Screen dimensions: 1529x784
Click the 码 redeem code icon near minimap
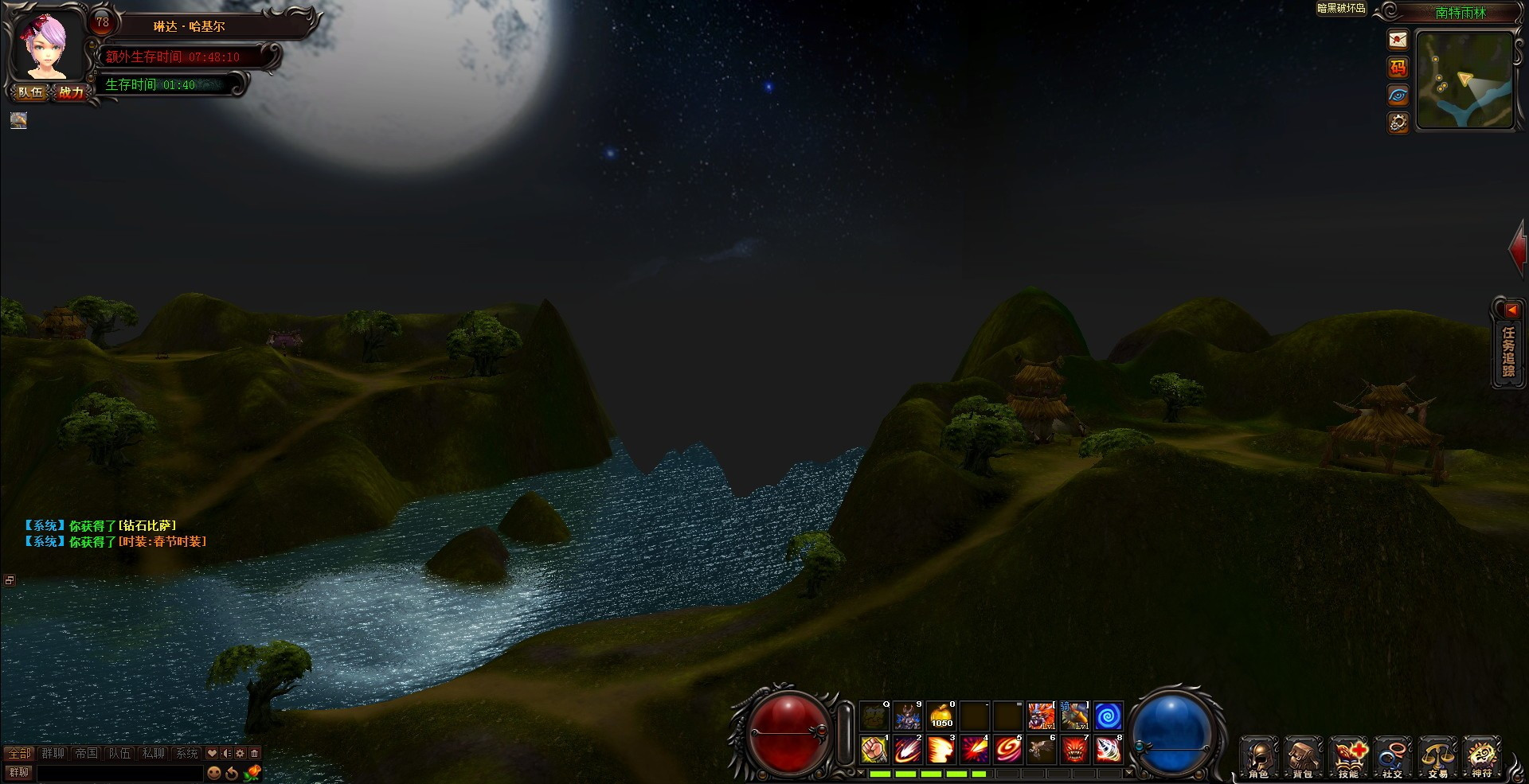point(1398,68)
